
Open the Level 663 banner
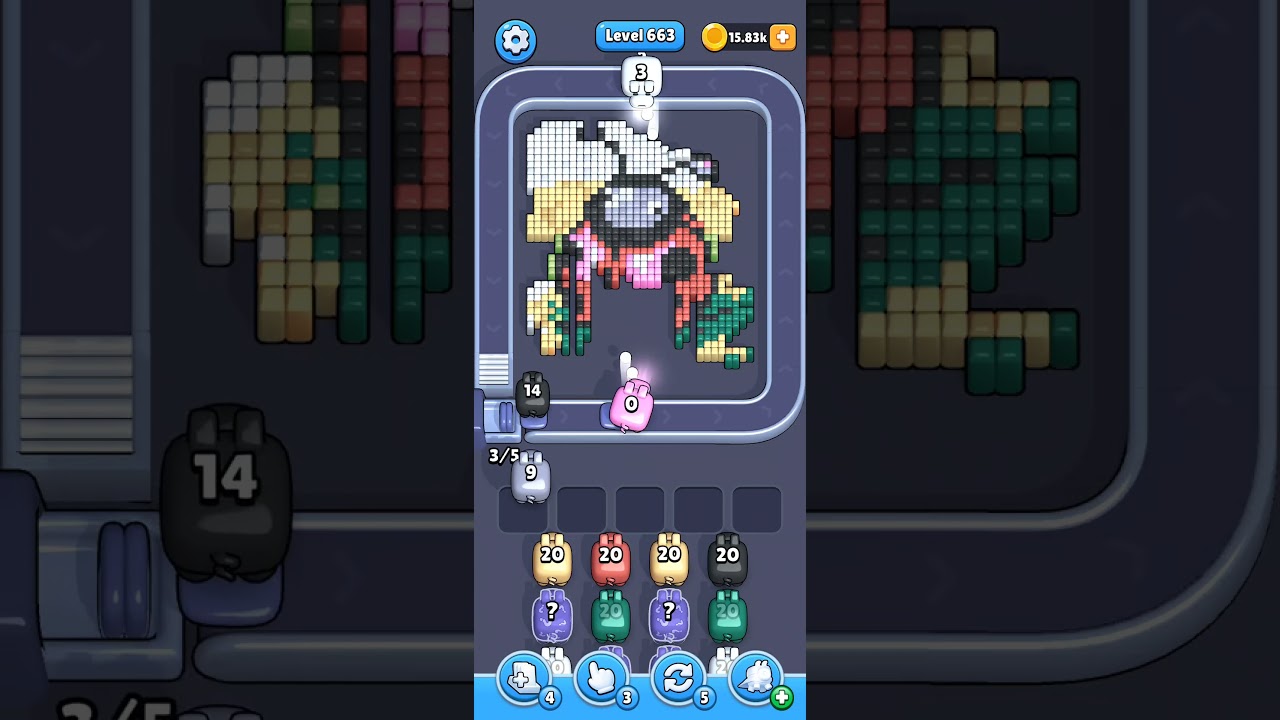point(639,35)
